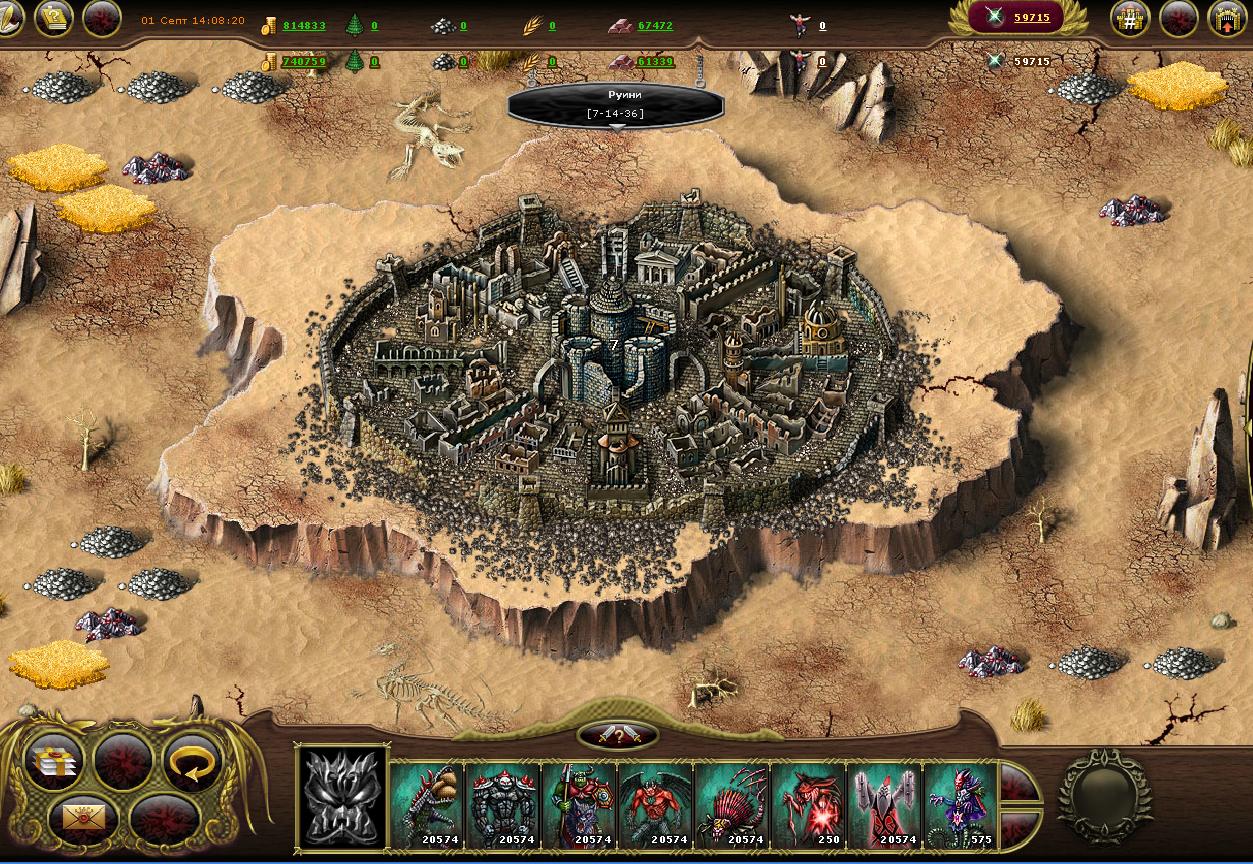This screenshot has height=864, width=1253.
Task: Click the hash symbol button in the top bar
Action: click(x=1130, y=18)
